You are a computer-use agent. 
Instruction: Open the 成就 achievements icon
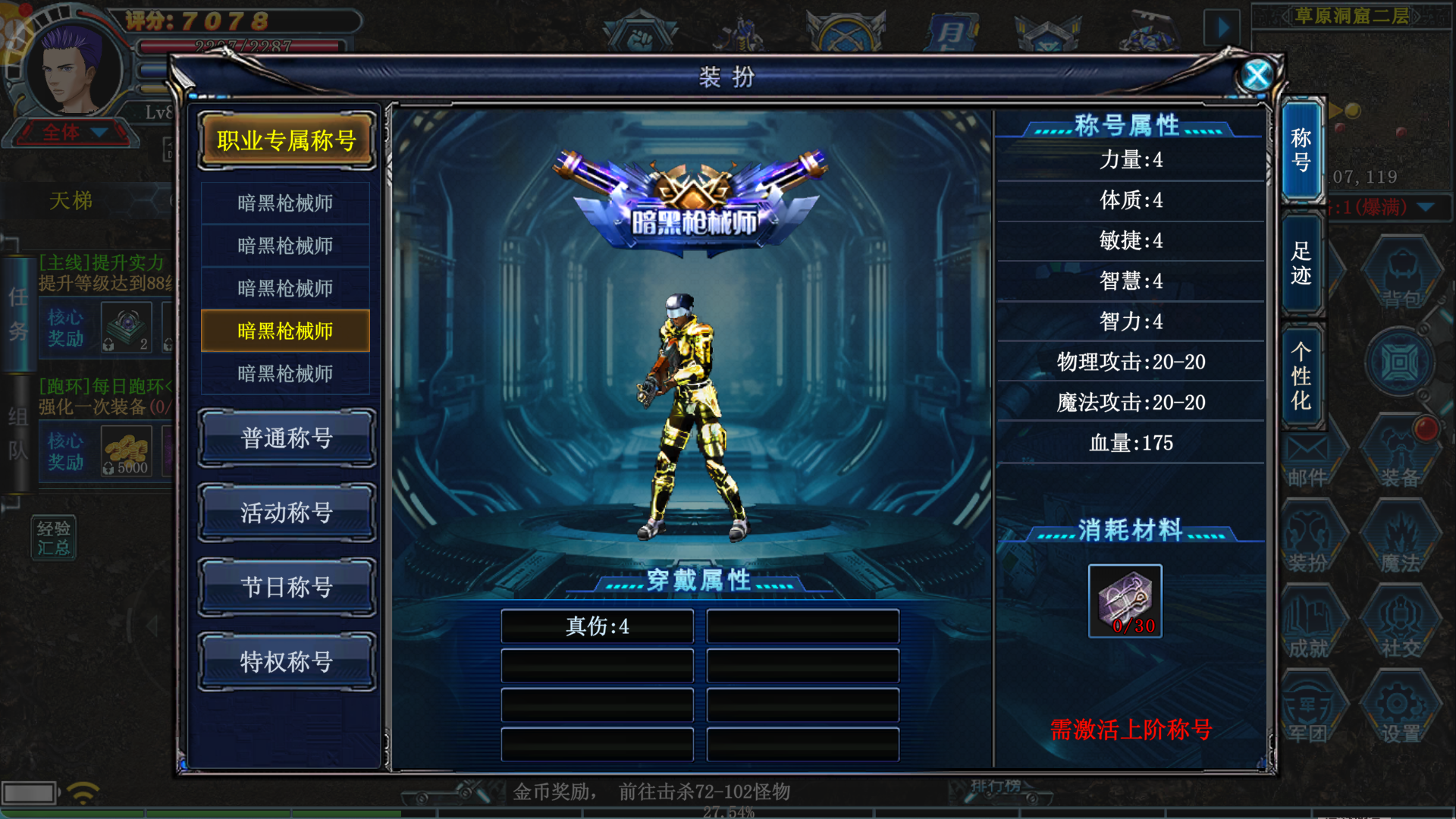1310,626
